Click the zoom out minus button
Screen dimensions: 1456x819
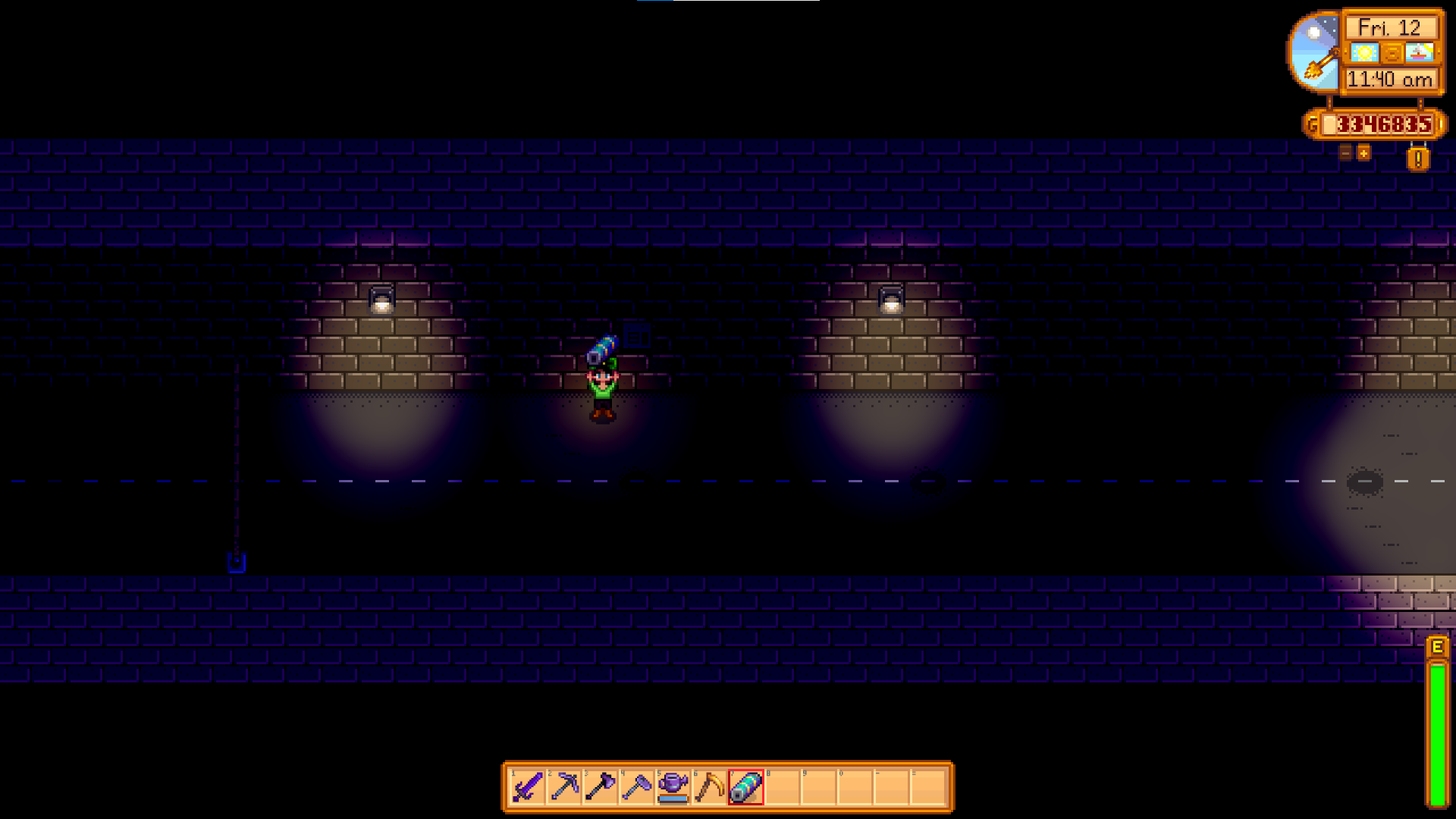[x=1345, y=153]
